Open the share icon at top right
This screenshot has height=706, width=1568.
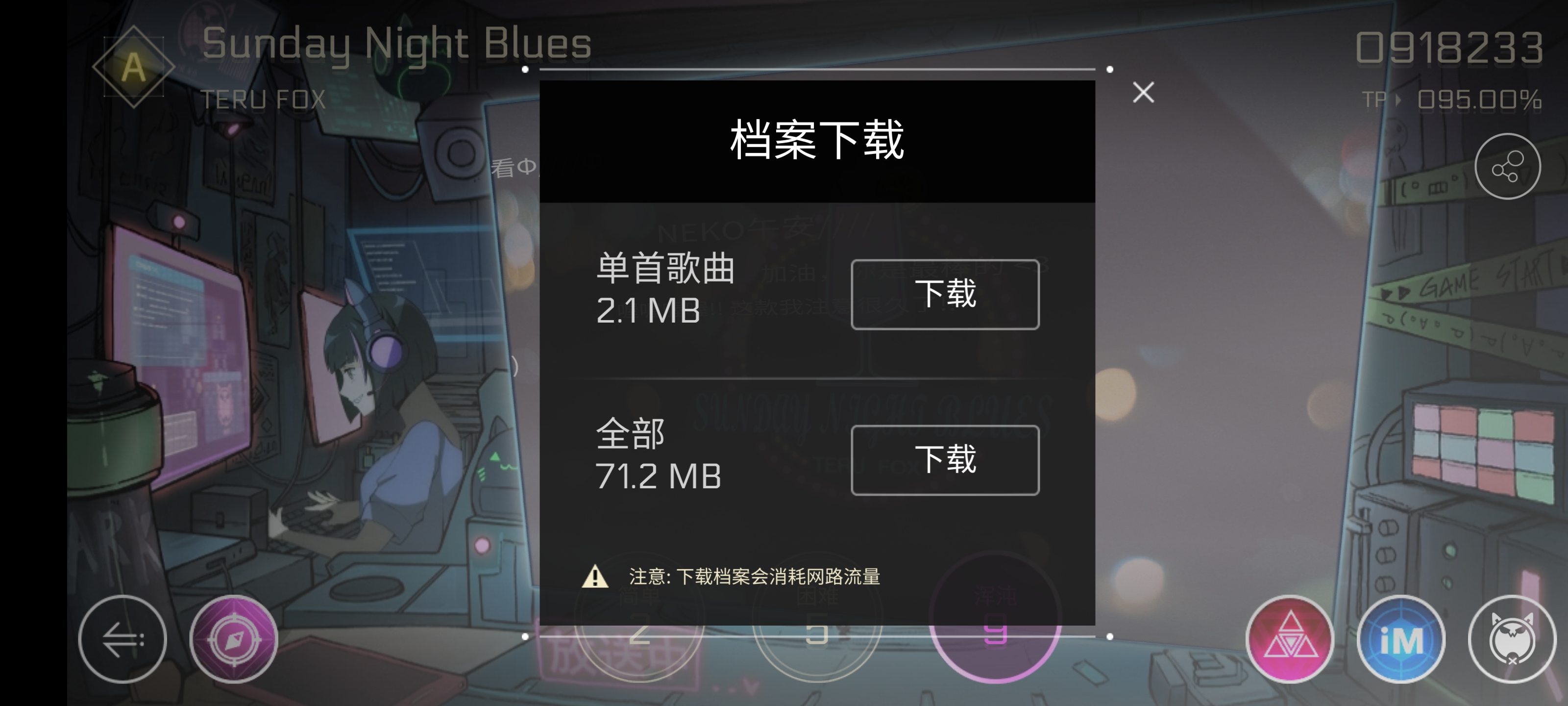(x=1508, y=165)
